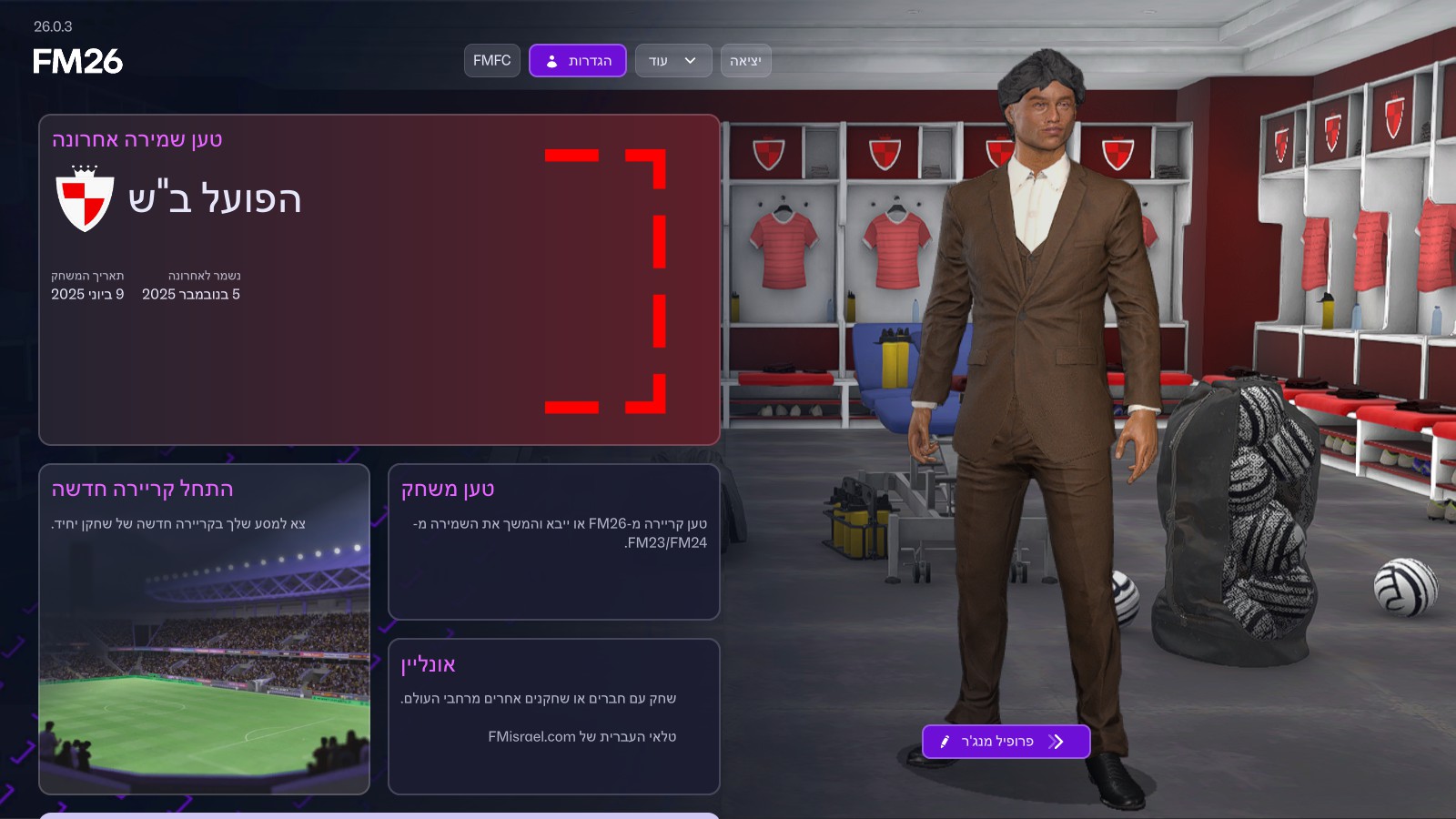The height and width of the screenshot is (819, 1456).
Task: Edit the manager profile פרופיל מנג'ר
Action: (x=1006, y=742)
